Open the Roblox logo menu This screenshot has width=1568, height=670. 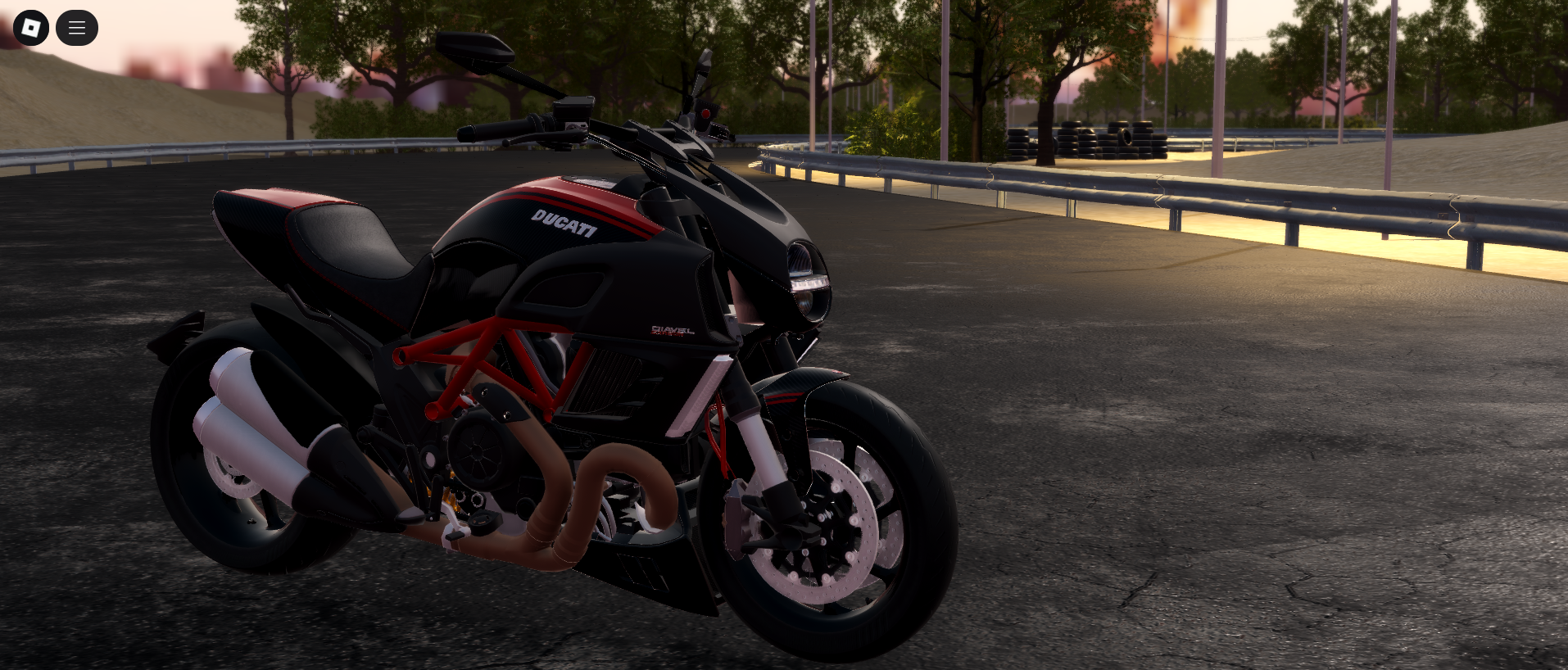click(x=31, y=28)
